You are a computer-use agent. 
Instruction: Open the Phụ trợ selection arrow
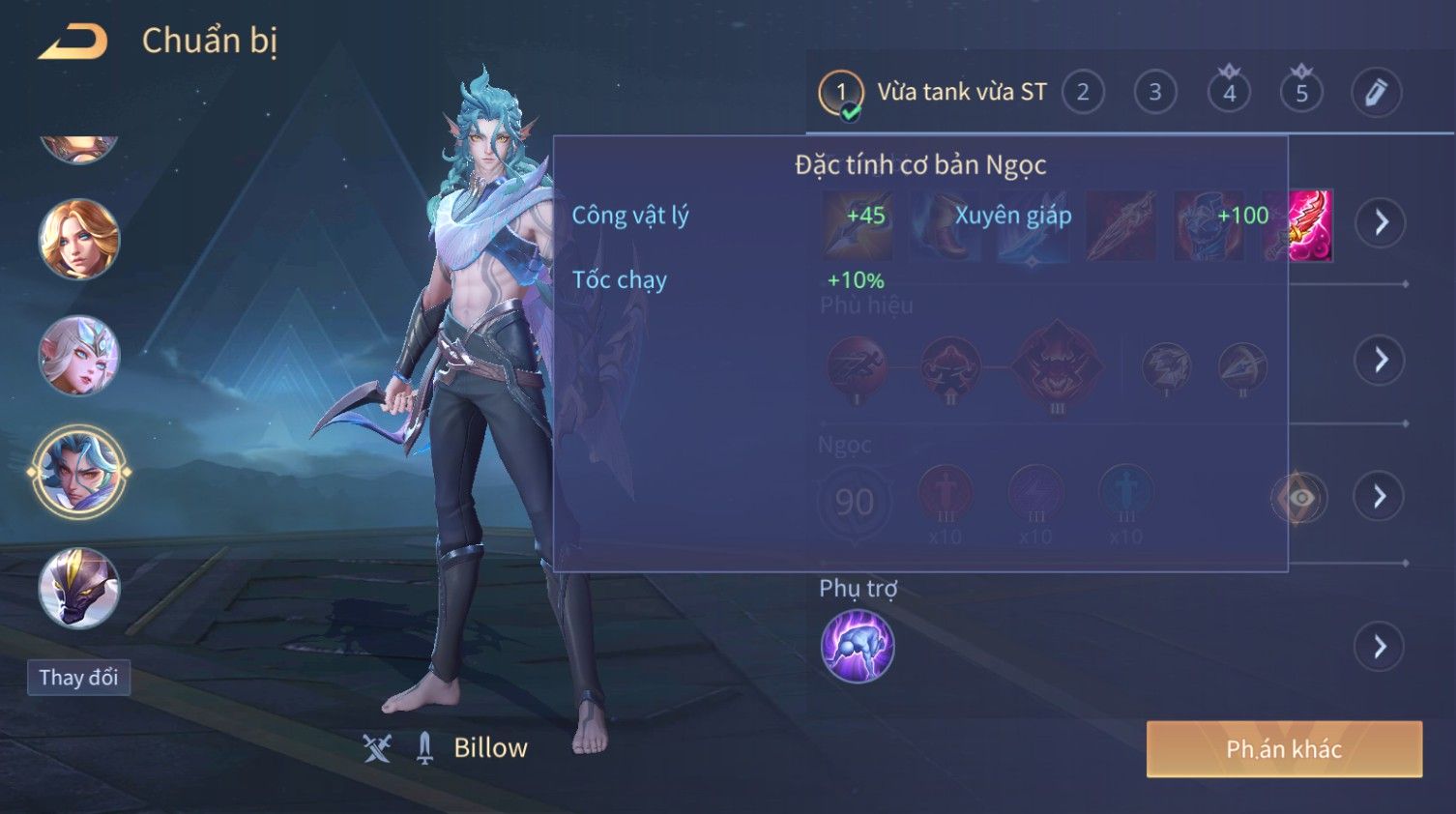[1380, 646]
